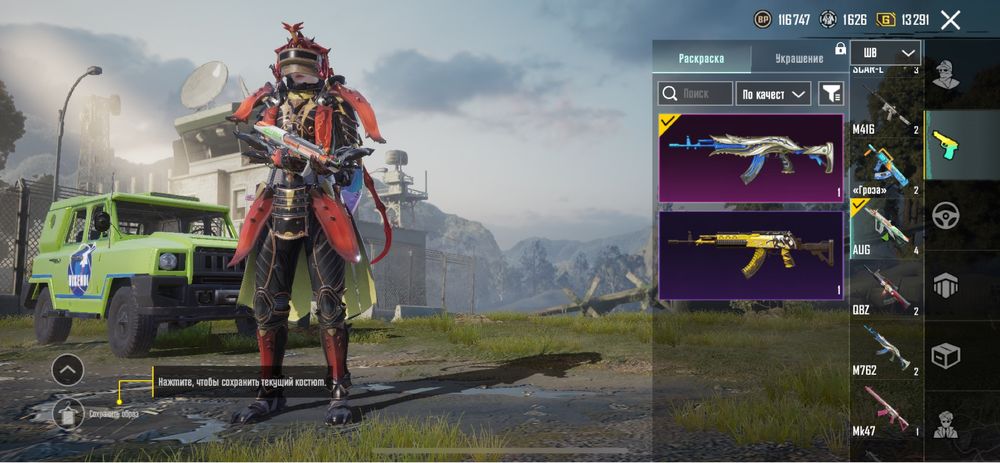
Task: Save the current outfit with Сохранить образ
Action: coord(68,411)
